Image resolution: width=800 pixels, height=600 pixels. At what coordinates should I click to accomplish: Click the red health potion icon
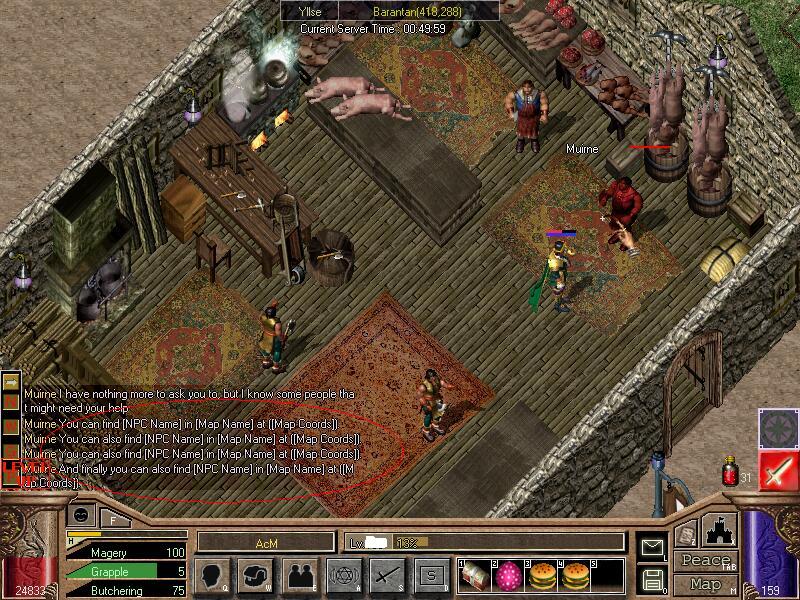click(x=730, y=469)
